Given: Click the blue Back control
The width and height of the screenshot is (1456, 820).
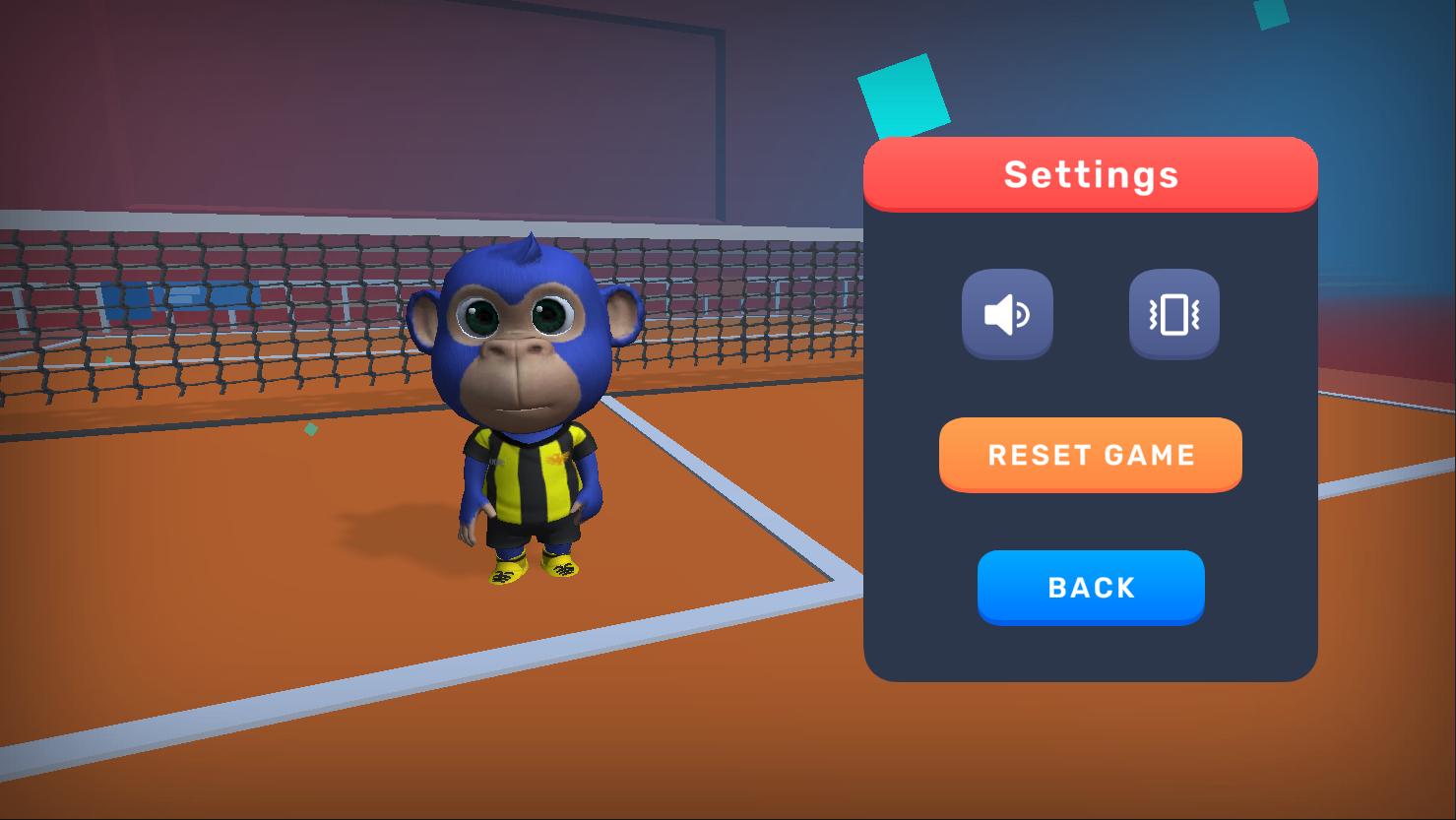Looking at the screenshot, I should click(x=1091, y=587).
